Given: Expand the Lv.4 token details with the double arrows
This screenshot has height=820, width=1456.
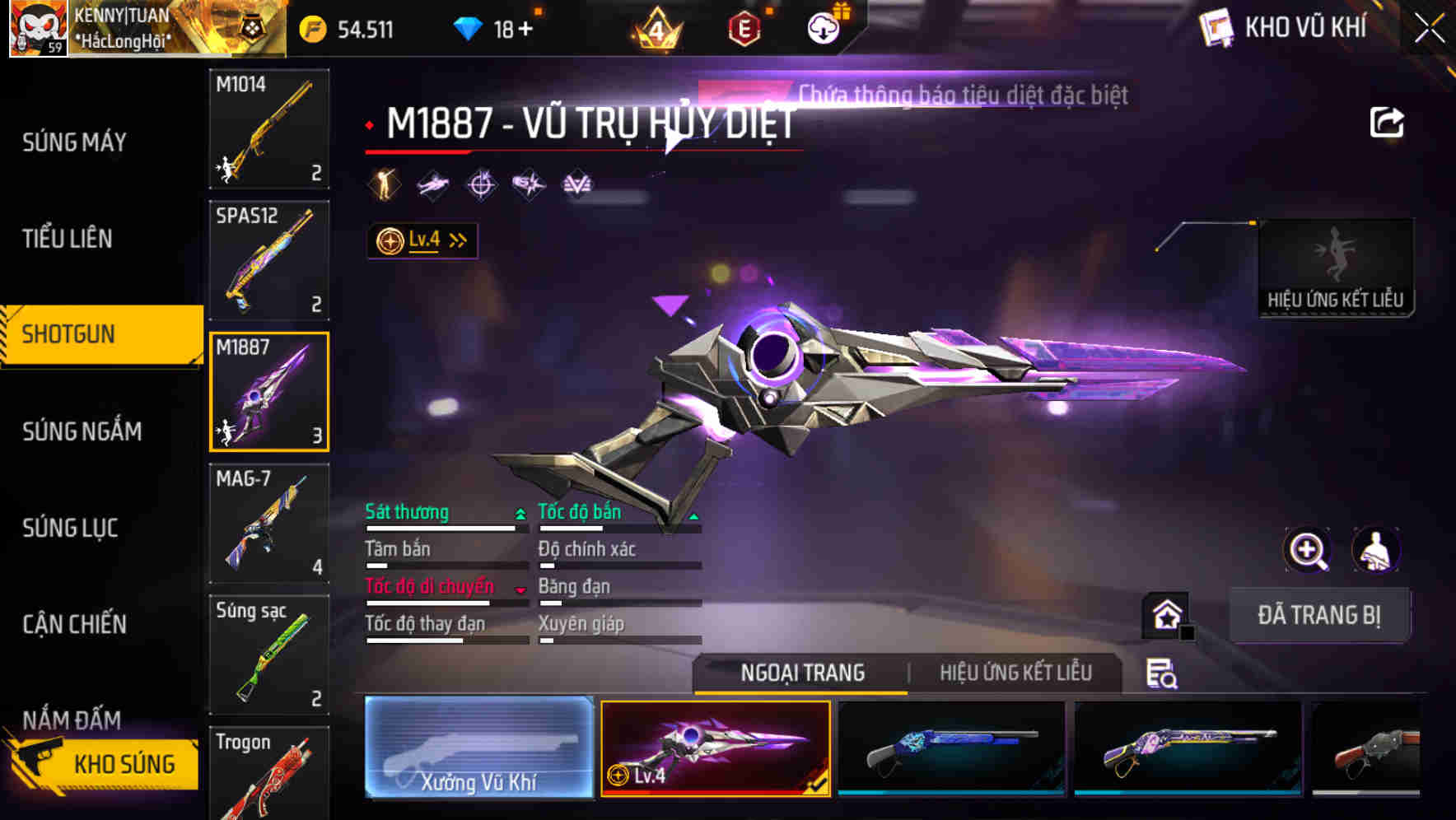Looking at the screenshot, I should tap(456, 239).
